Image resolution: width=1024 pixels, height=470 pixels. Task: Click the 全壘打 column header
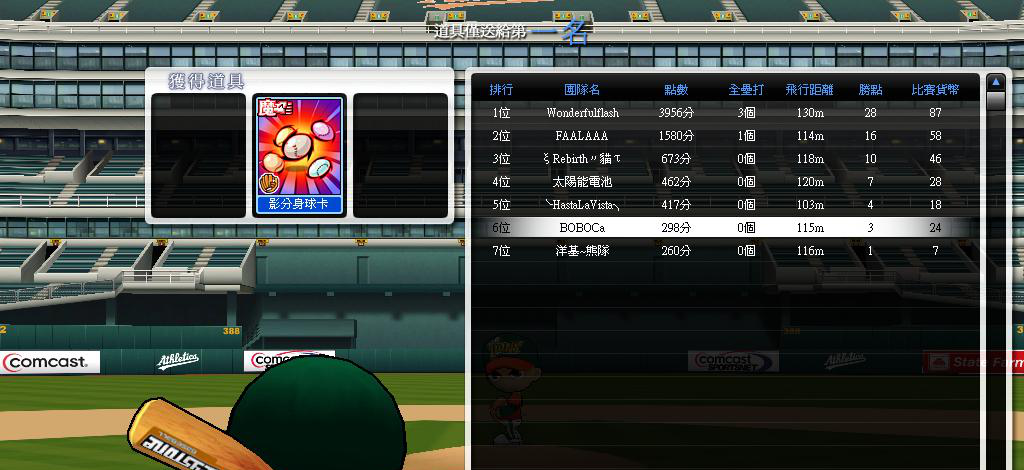tap(746, 90)
